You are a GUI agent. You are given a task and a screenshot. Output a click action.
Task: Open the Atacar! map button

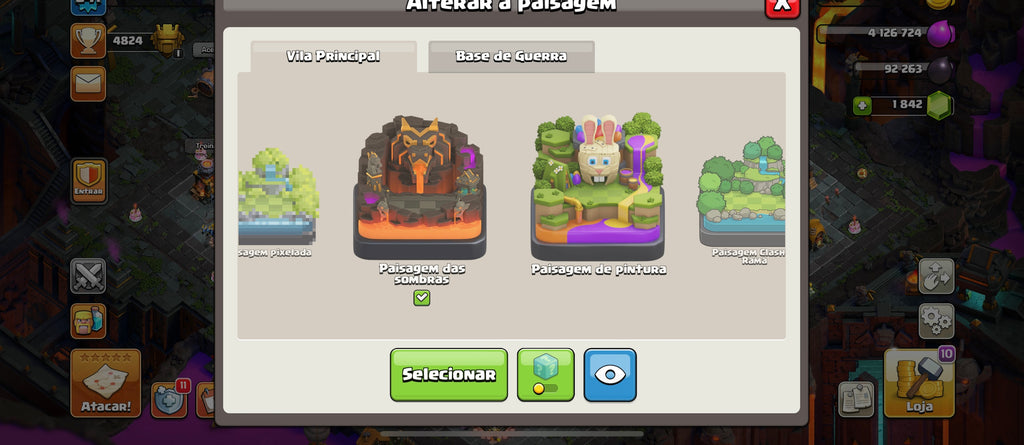click(105, 383)
